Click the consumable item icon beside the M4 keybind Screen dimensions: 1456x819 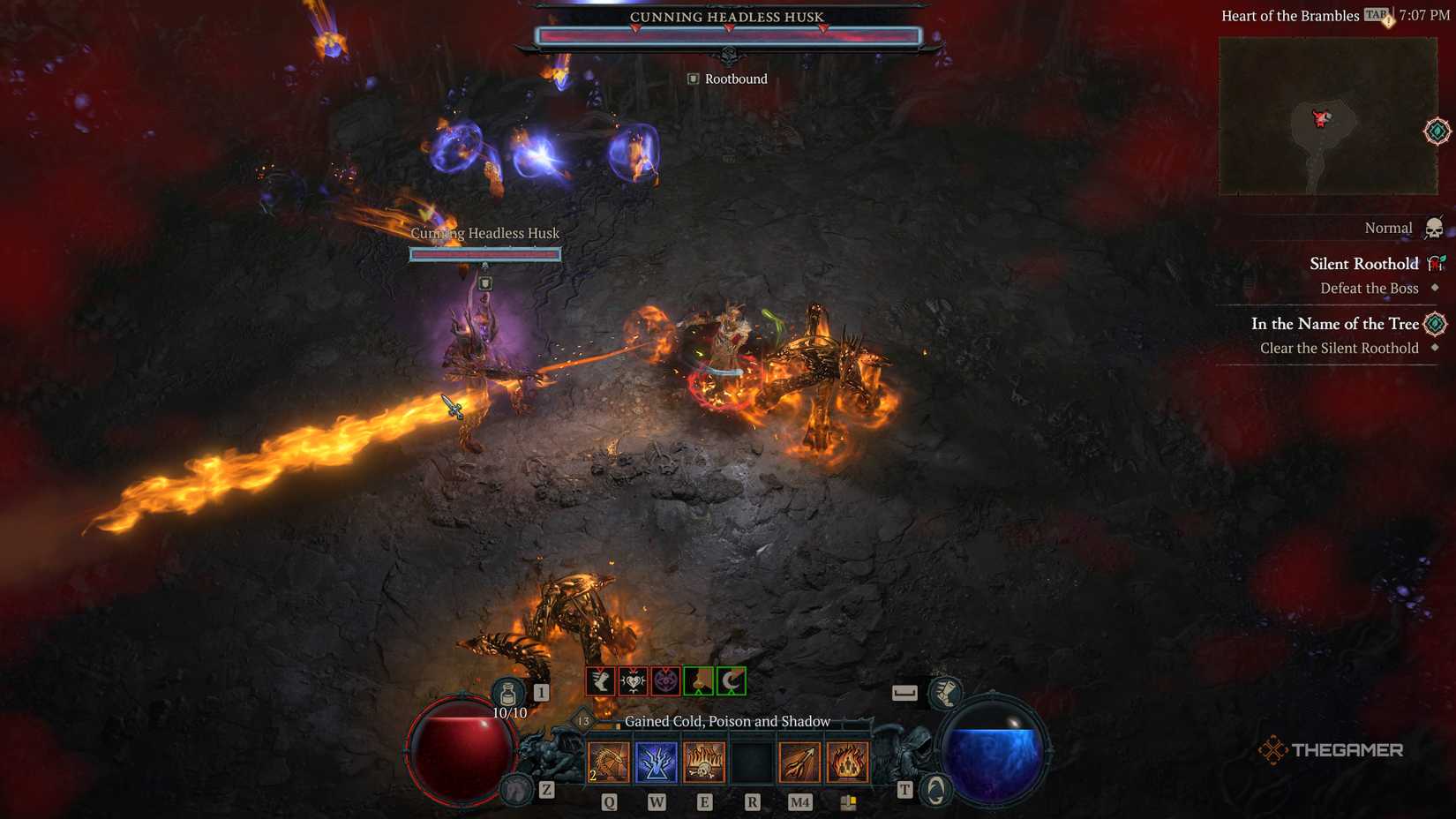850,802
